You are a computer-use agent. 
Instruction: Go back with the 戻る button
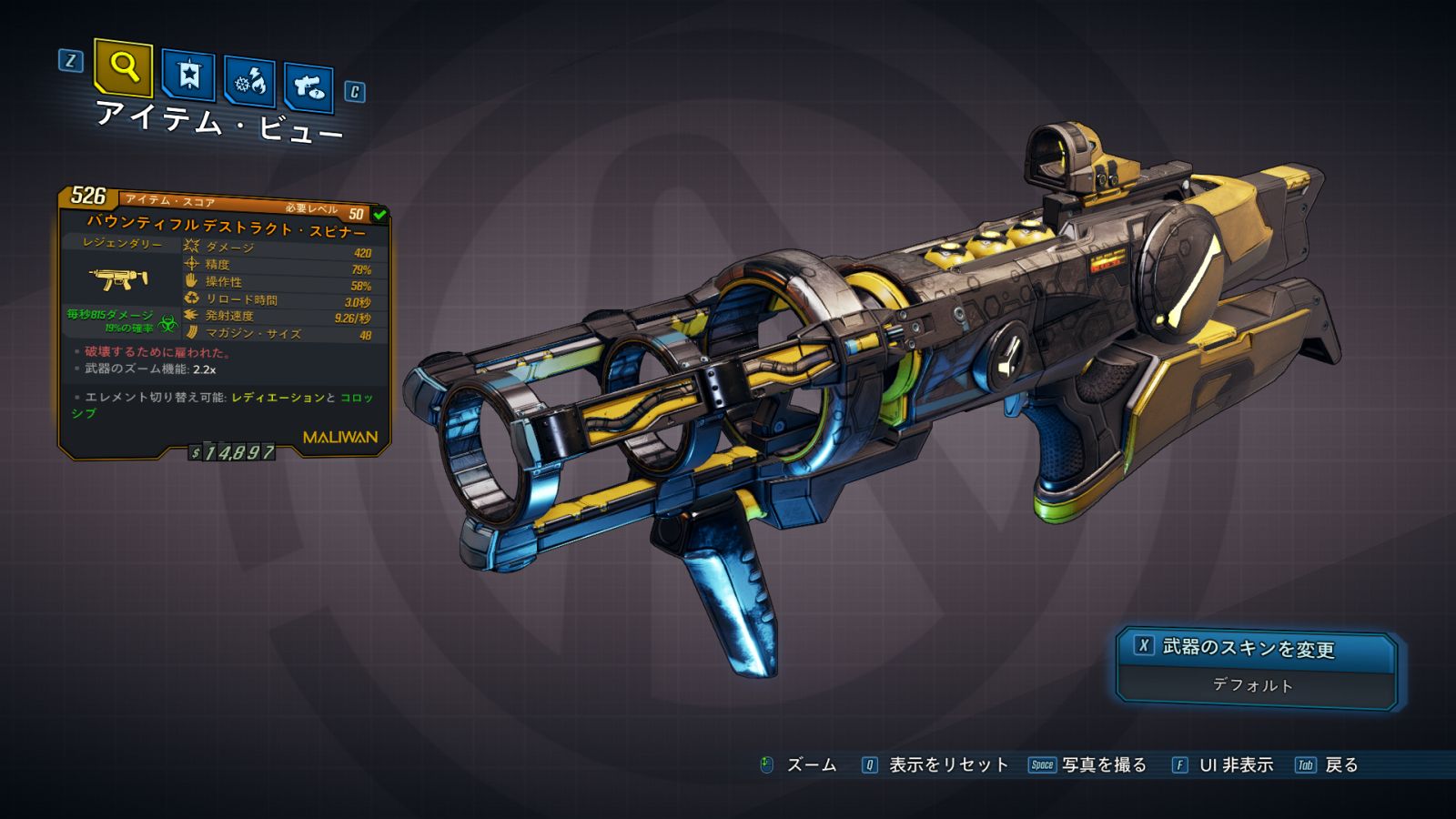pyautogui.click(x=1328, y=765)
